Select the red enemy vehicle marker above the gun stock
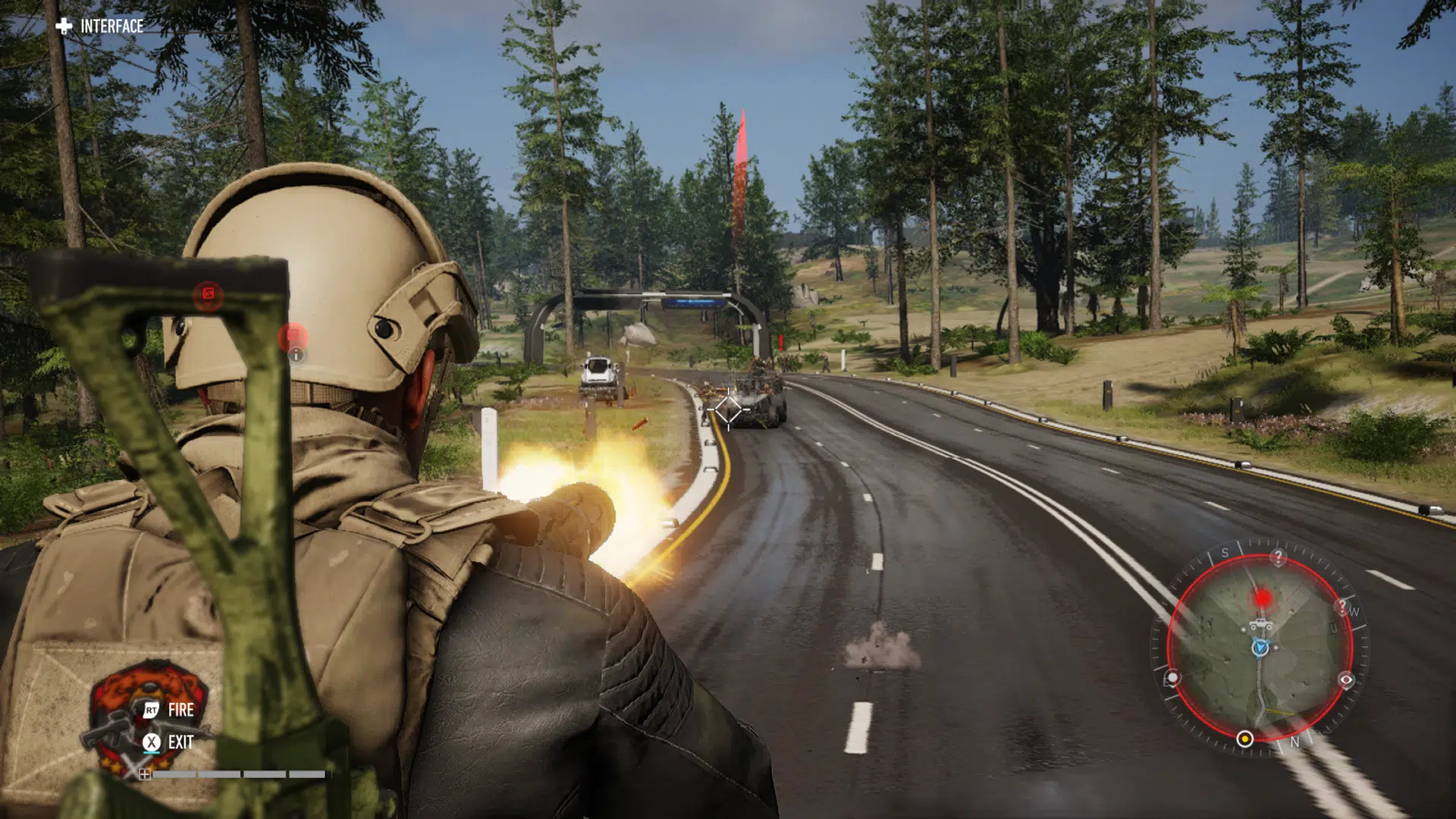The image size is (1456, 819). [x=209, y=293]
